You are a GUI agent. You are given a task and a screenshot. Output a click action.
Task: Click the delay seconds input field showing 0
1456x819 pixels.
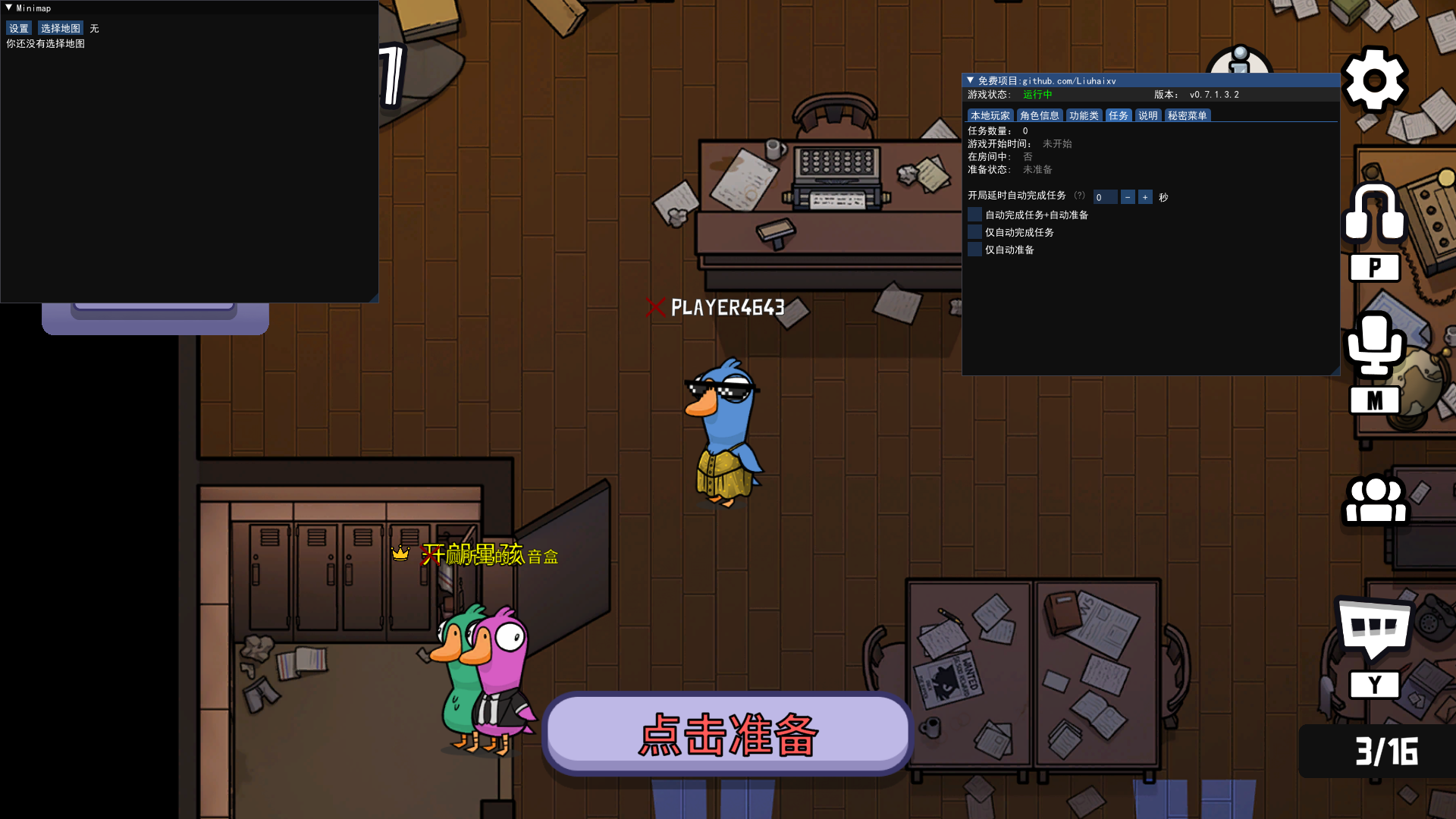[x=1104, y=196]
